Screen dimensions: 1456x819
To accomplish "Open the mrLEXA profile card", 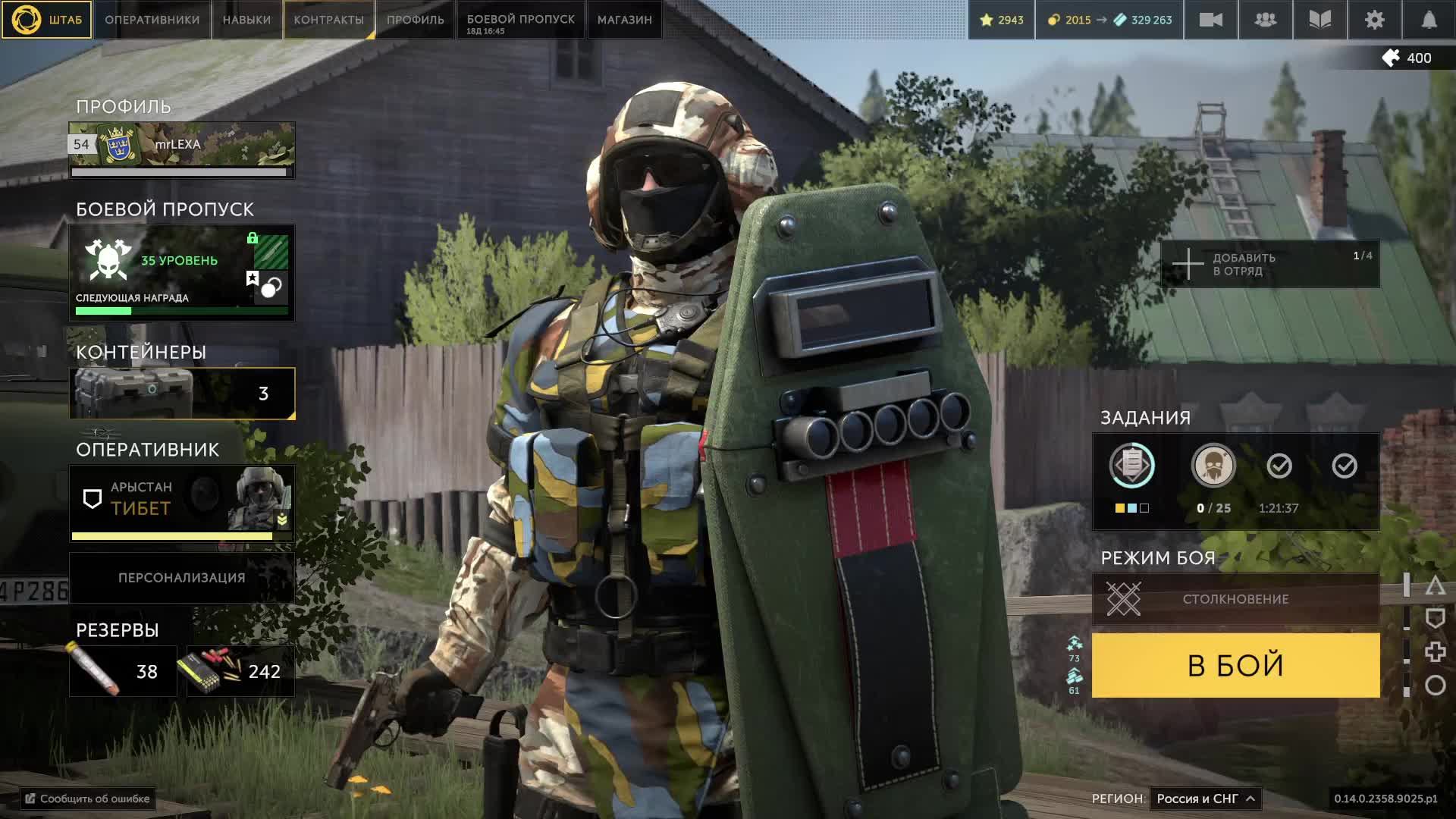I will tap(182, 146).
